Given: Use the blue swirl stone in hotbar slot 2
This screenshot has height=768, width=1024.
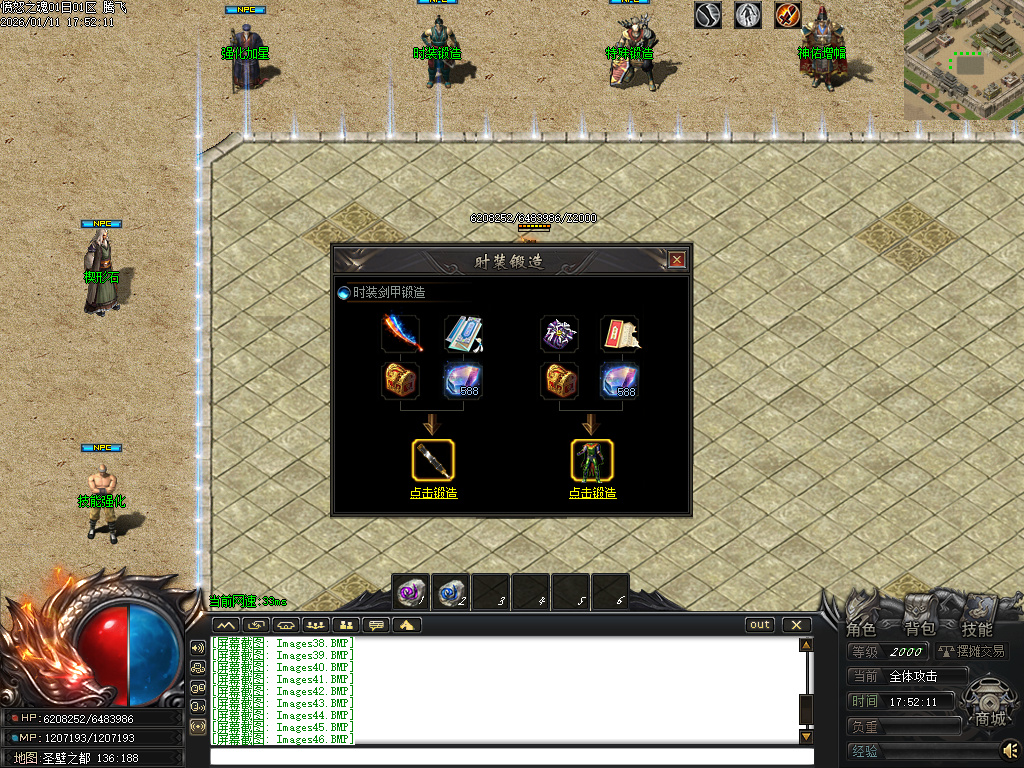Looking at the screenshot, I should (451, 592).
